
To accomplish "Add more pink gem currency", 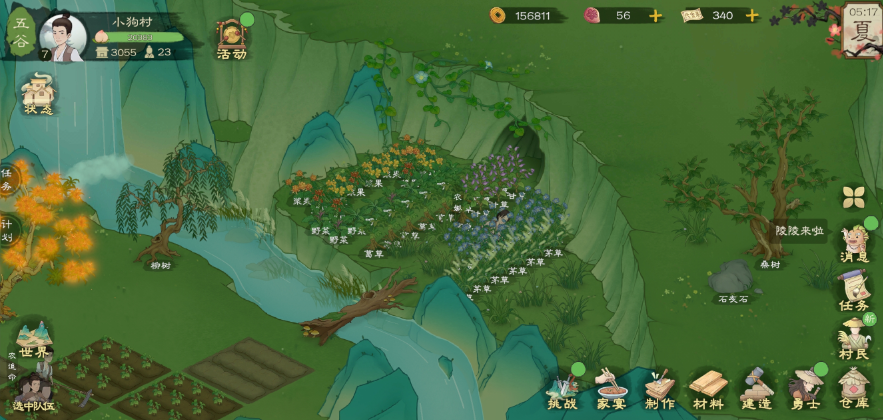I will point(655,16).
